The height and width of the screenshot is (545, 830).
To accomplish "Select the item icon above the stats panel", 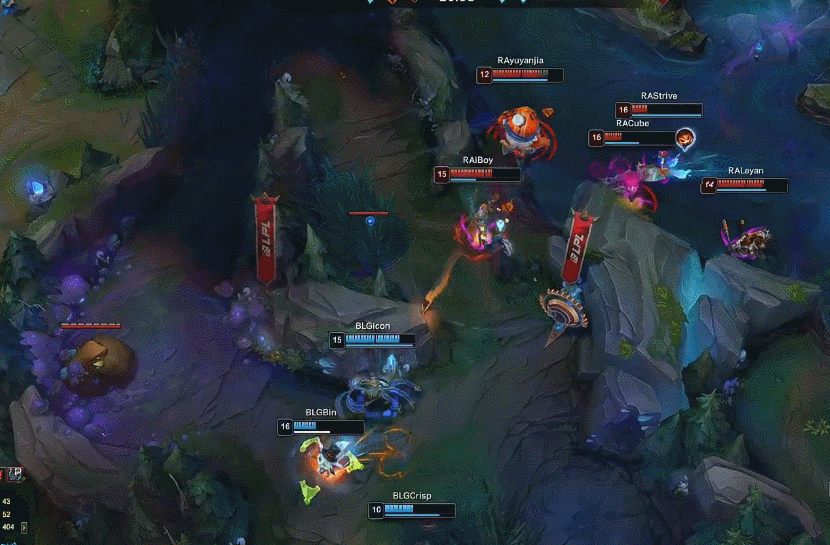I will coord(17,474).
